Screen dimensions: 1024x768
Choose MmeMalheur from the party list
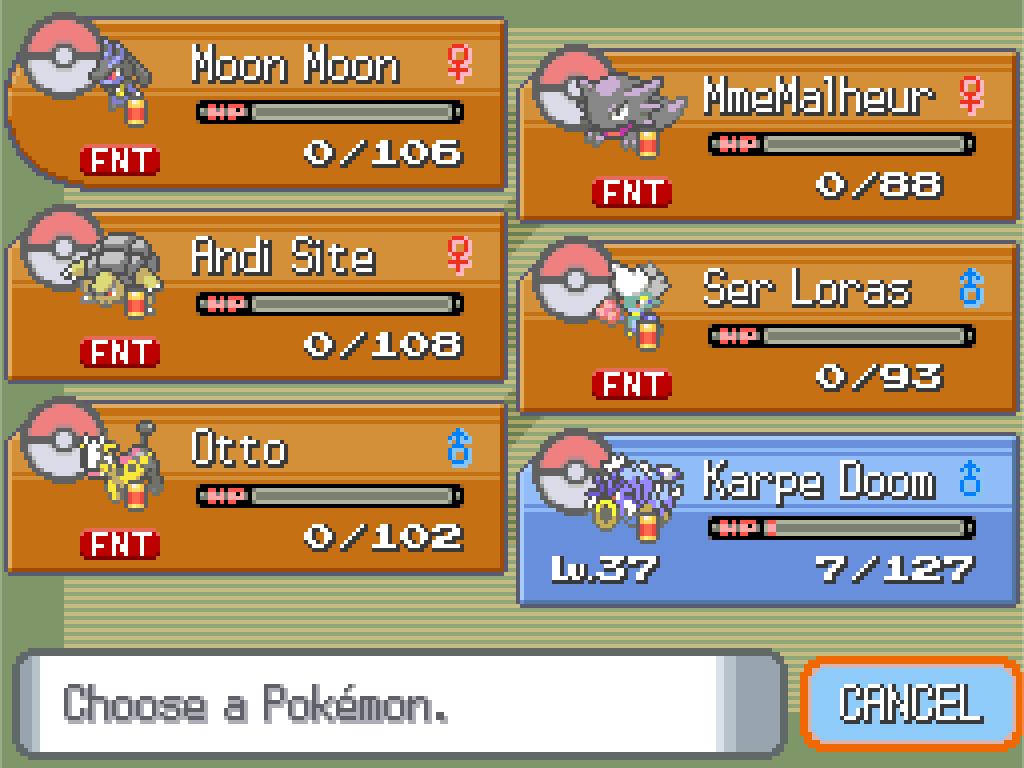(x=768, y=135)
